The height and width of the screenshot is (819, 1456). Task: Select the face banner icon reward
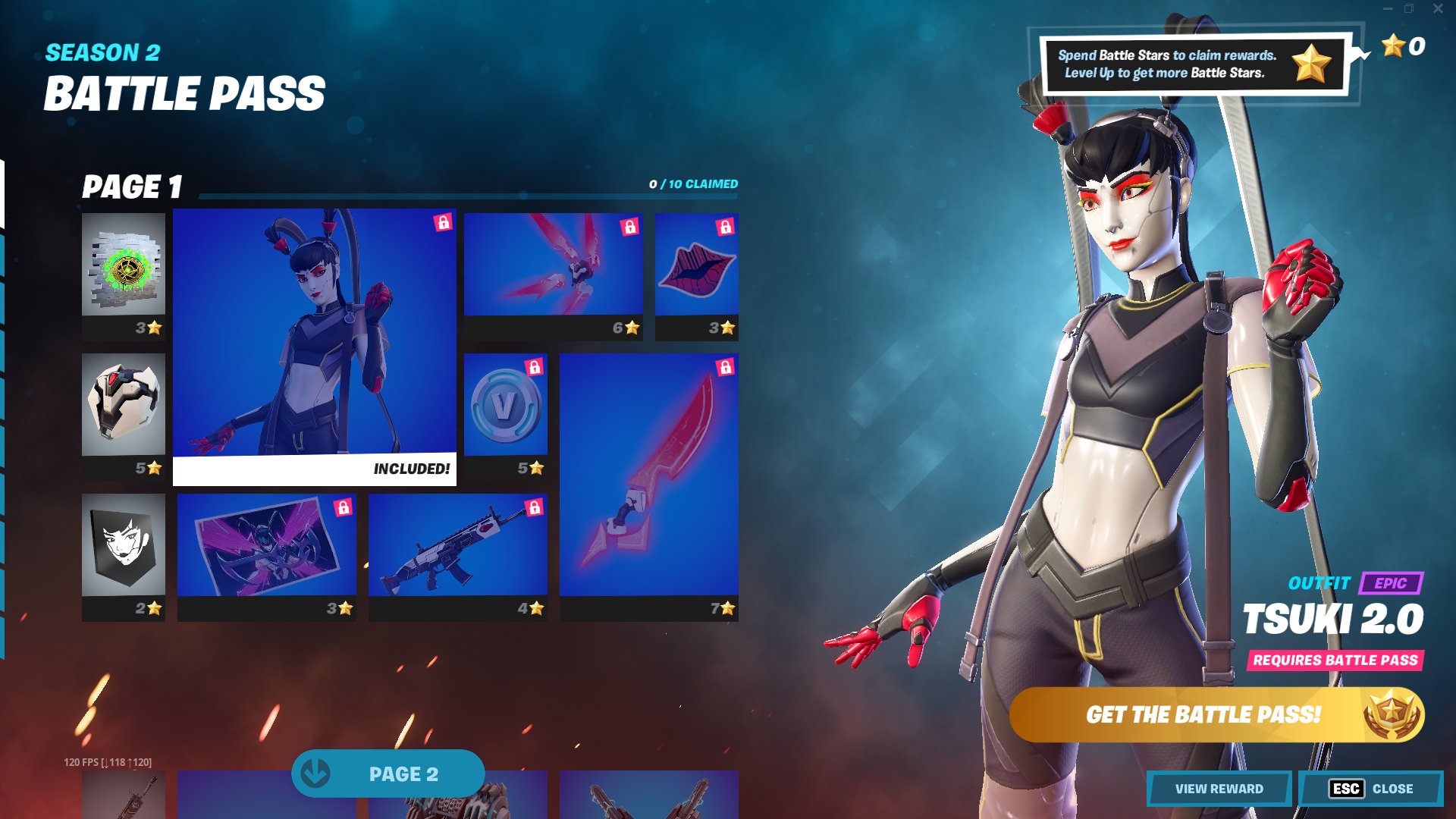pyautogui.click(x=124, y=550)
